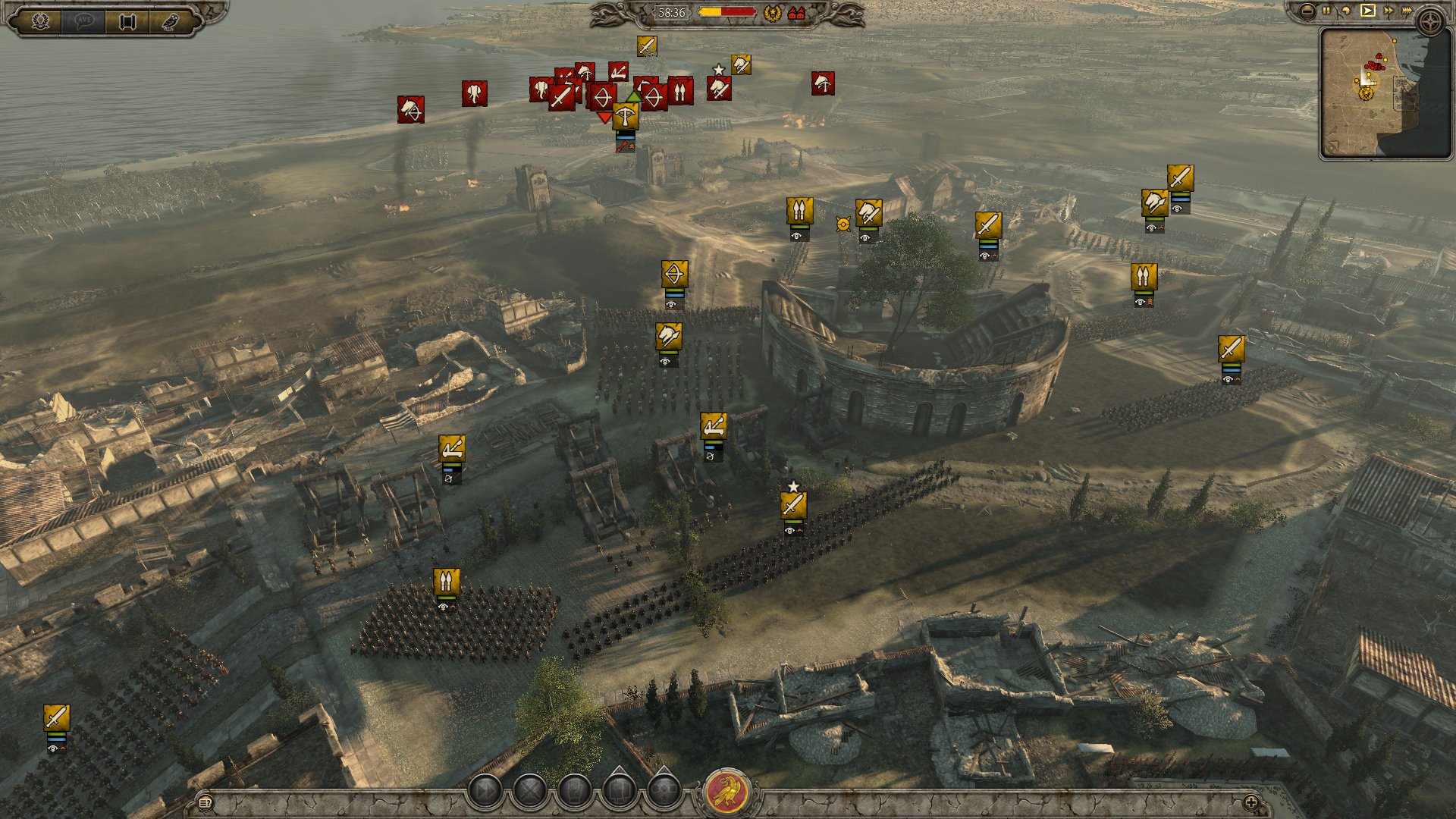Screen dimensions: 1456x819
Task: Open the scroll icon panel
Action: tap(127, 20)
